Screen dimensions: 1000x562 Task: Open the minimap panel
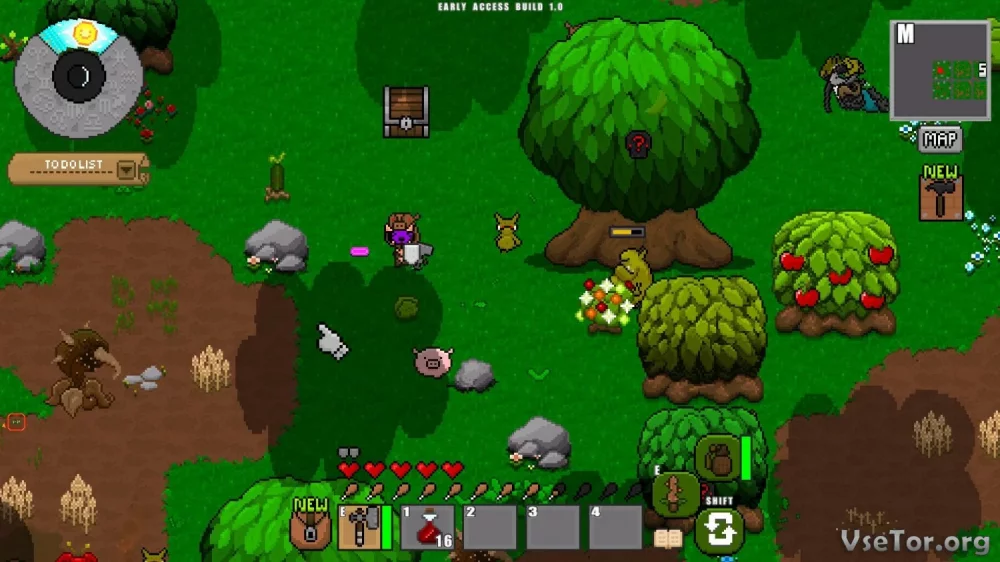[940, 71]
